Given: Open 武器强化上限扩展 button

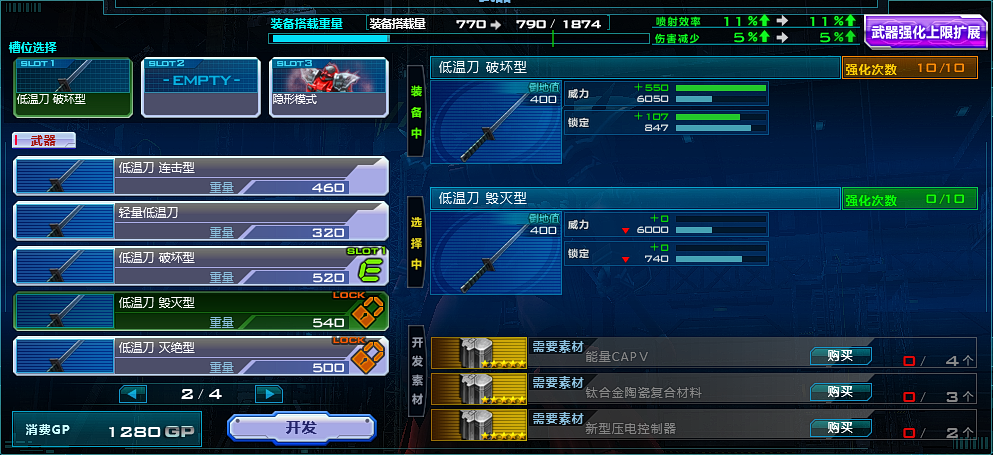Looking at the screenshot, I should 925,32.
